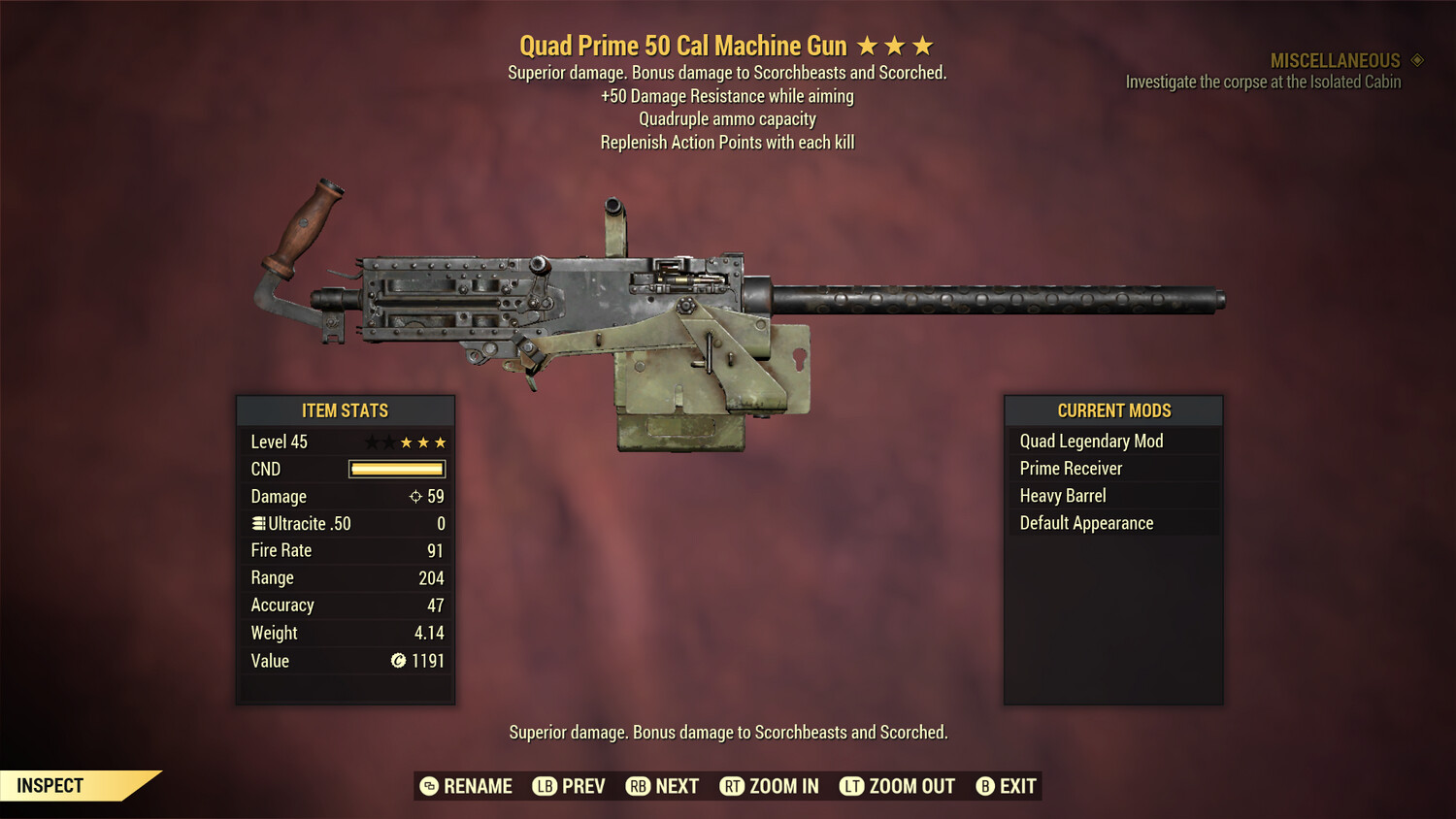Click the CURRENT MODS panel header

pos(1112,410)
